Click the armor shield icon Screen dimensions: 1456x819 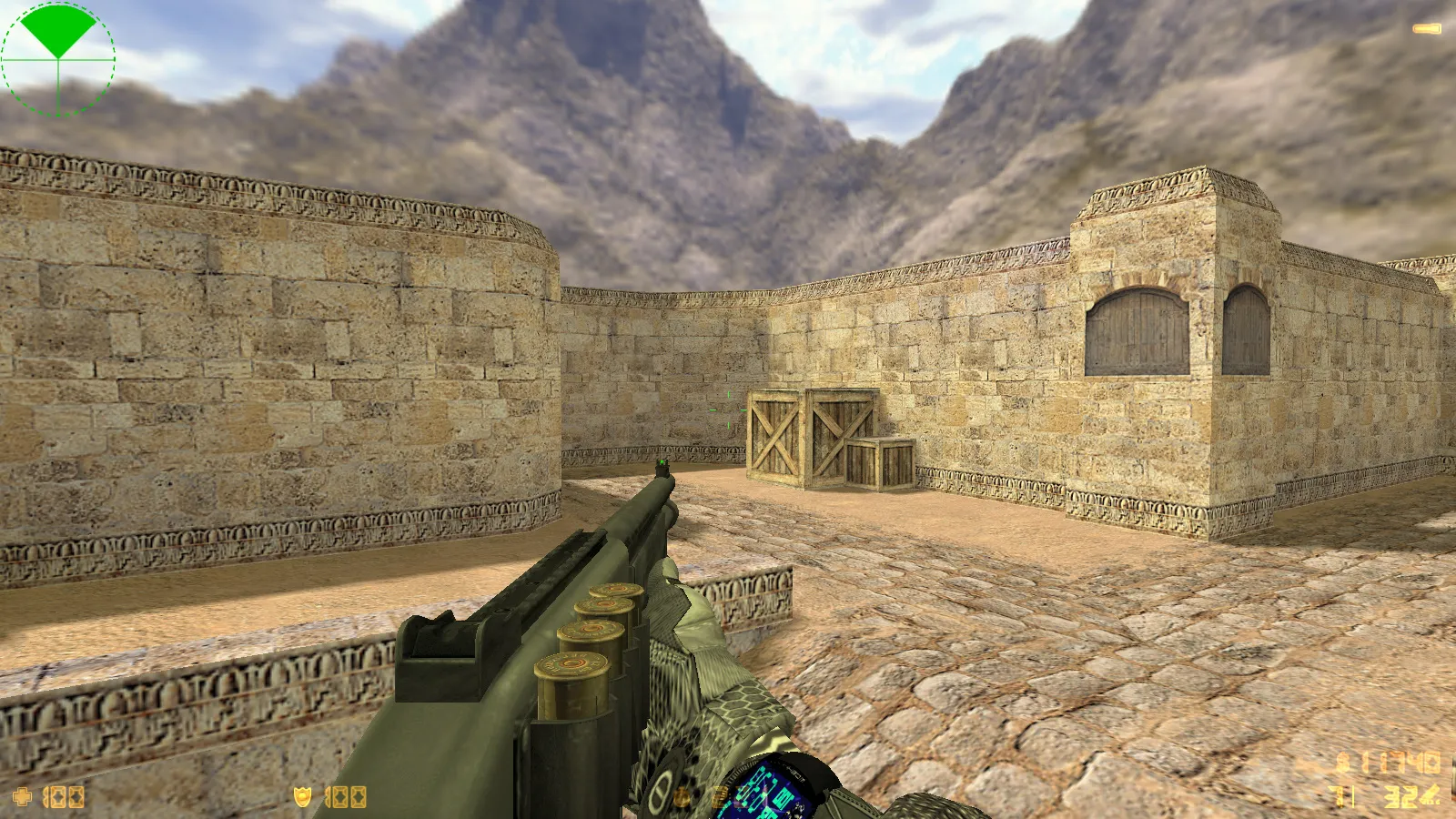(x=302, y=797)
